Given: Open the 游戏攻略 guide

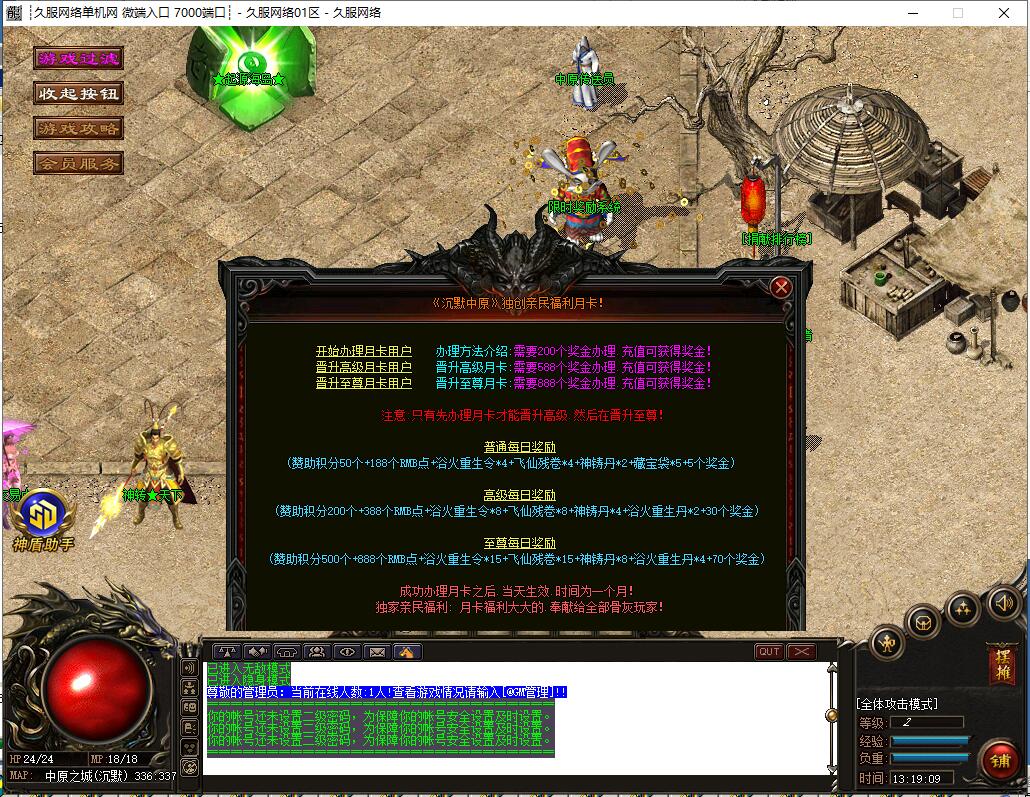Looking at the screenshot, I should point(78,129).
